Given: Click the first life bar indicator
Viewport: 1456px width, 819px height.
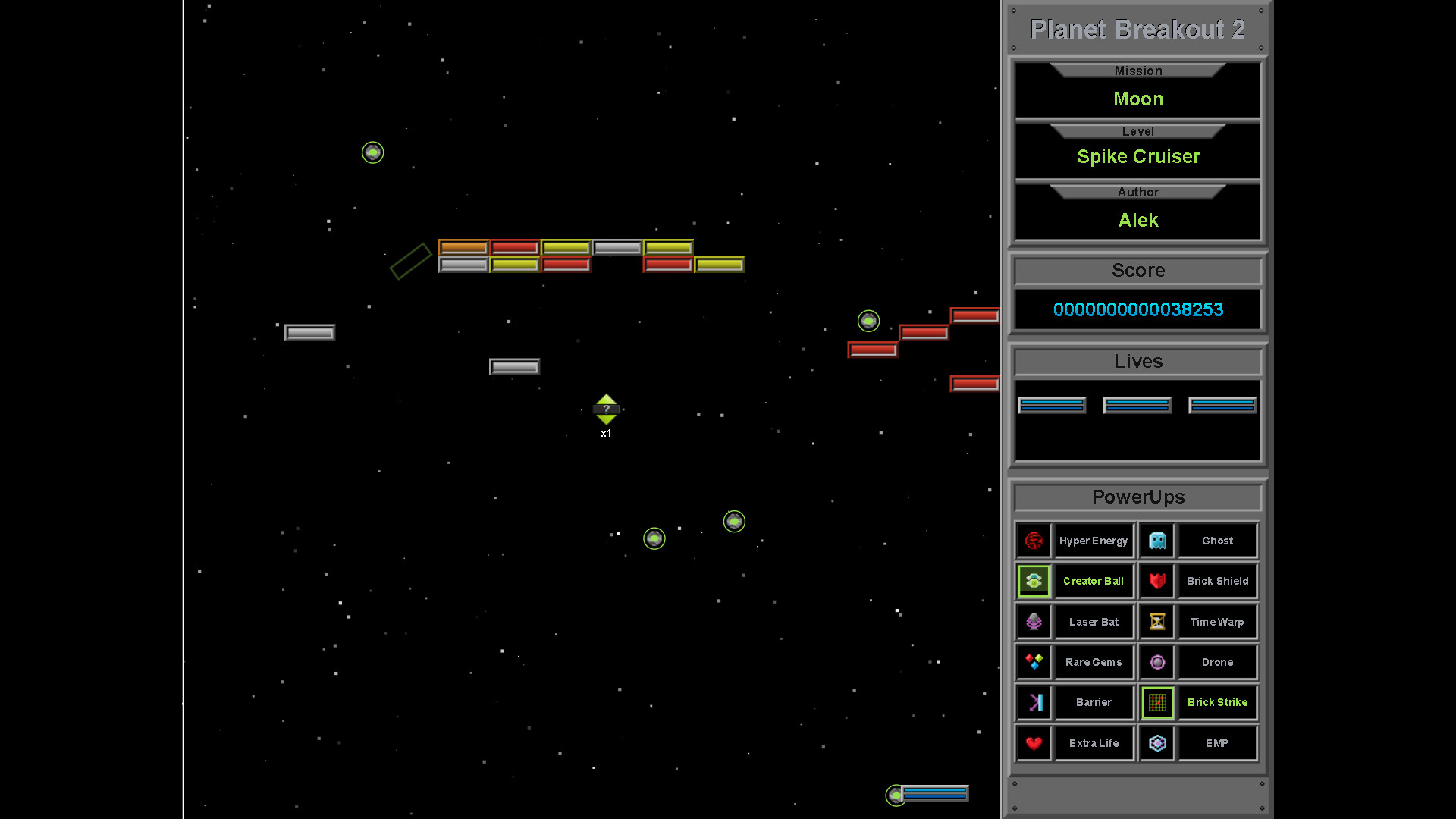Looking at the screenshot, I should click(x=1052, y=405).
